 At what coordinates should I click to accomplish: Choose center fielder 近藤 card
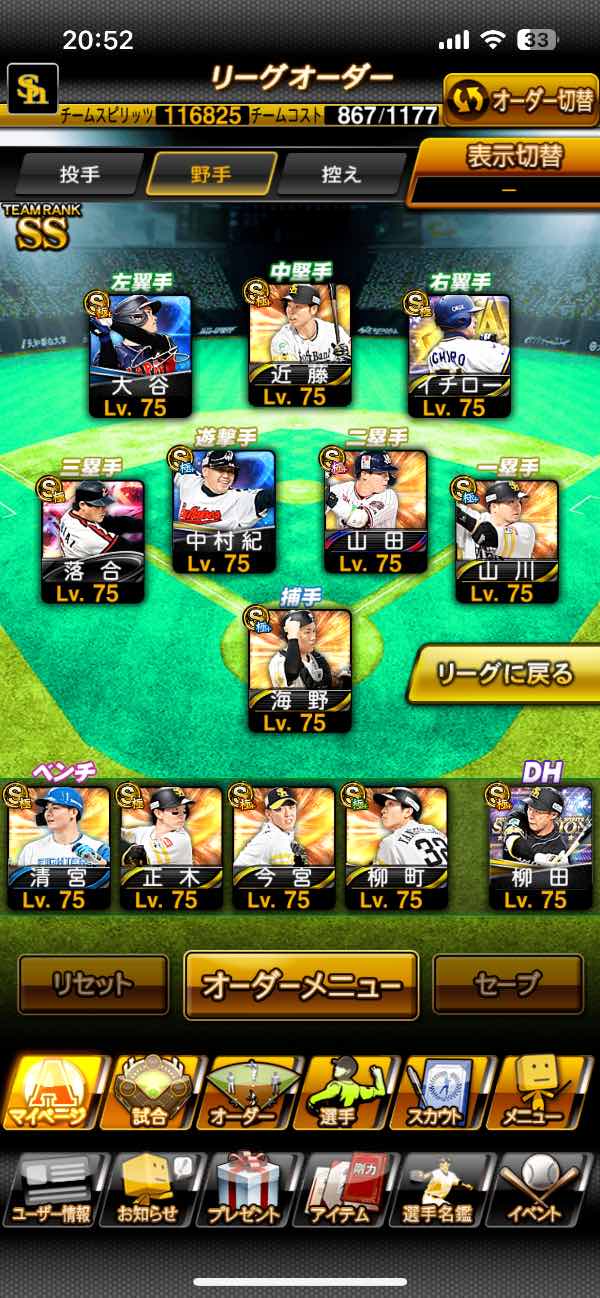tap(300, 346)
